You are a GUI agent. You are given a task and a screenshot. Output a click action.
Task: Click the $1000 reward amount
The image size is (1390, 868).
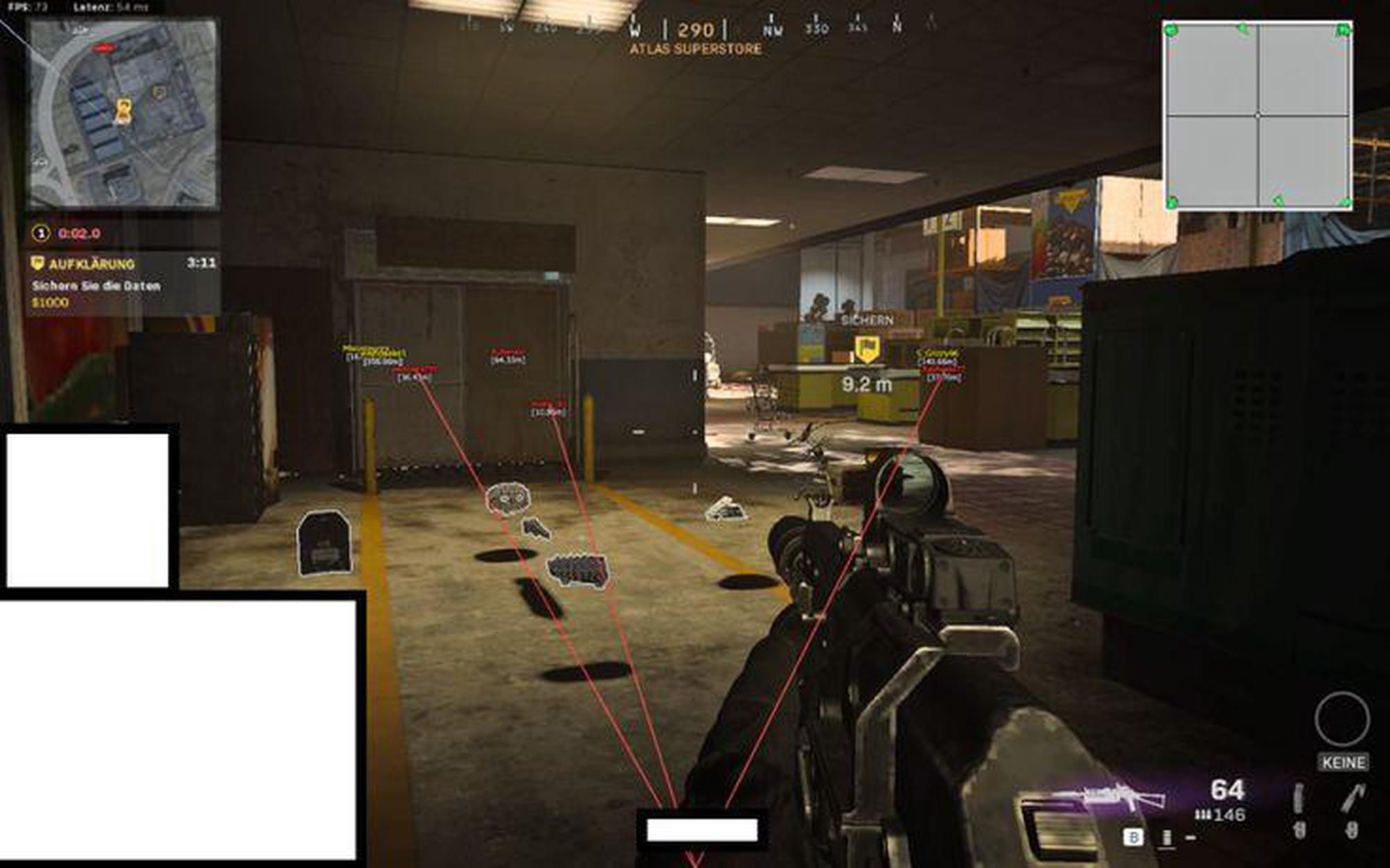tap(49, 303)
